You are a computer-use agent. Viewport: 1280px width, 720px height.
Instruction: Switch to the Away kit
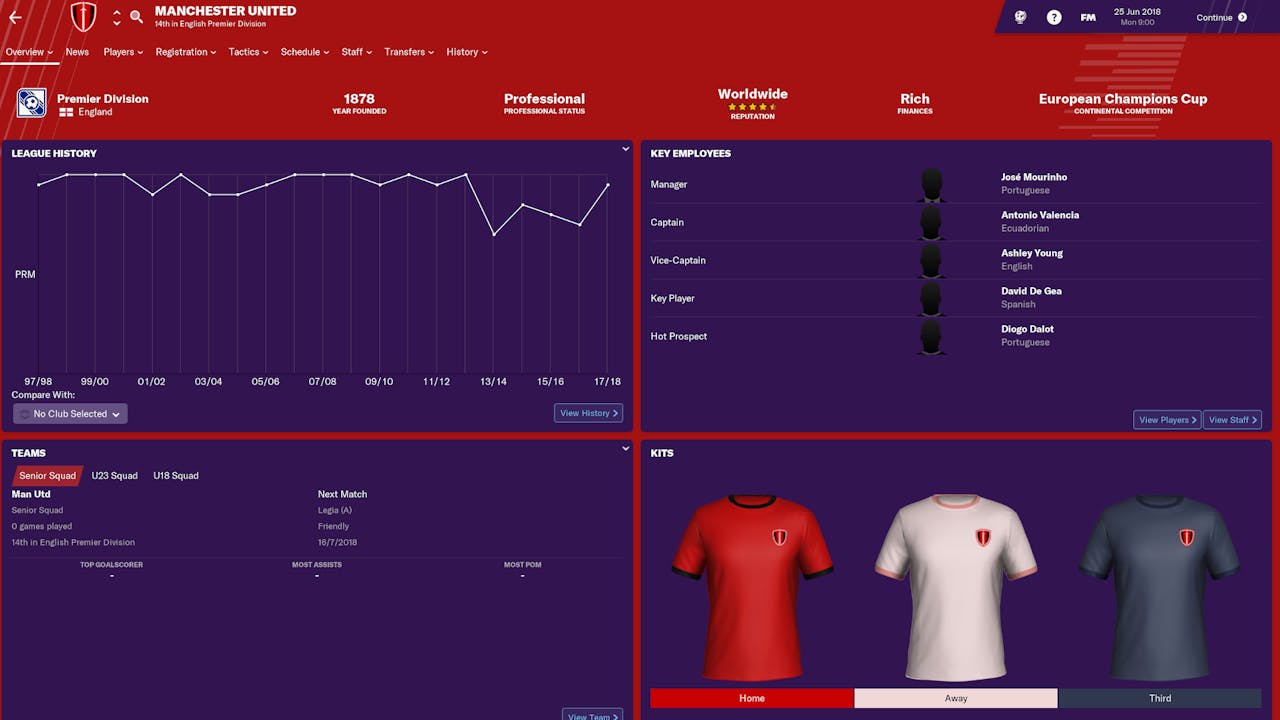[x=956, y=698]
